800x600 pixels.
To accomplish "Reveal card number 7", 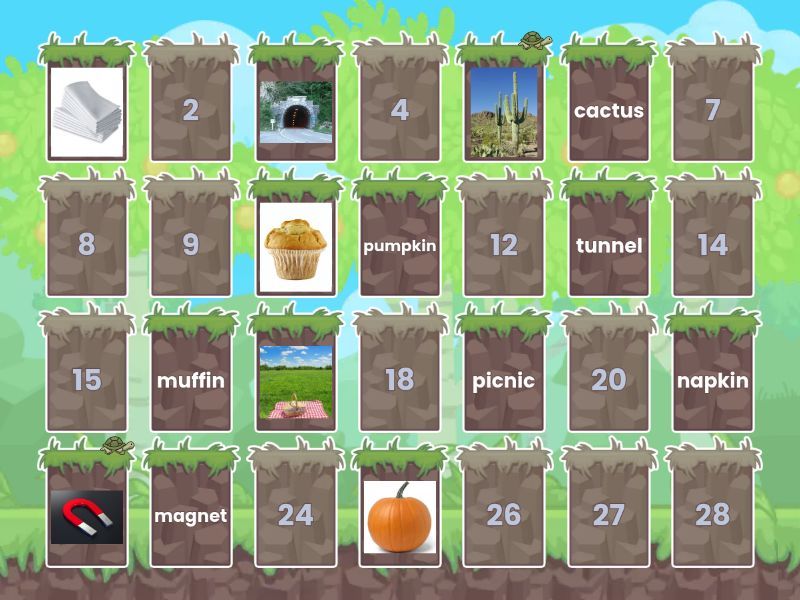I will click(712, 110).
